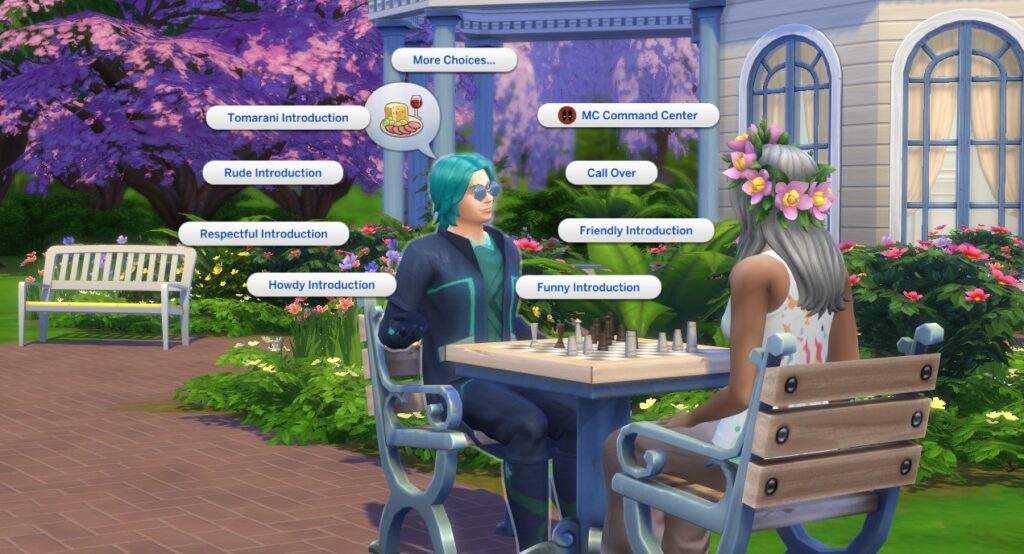Select Call Over
The image size is (1024, 554).
610,173
